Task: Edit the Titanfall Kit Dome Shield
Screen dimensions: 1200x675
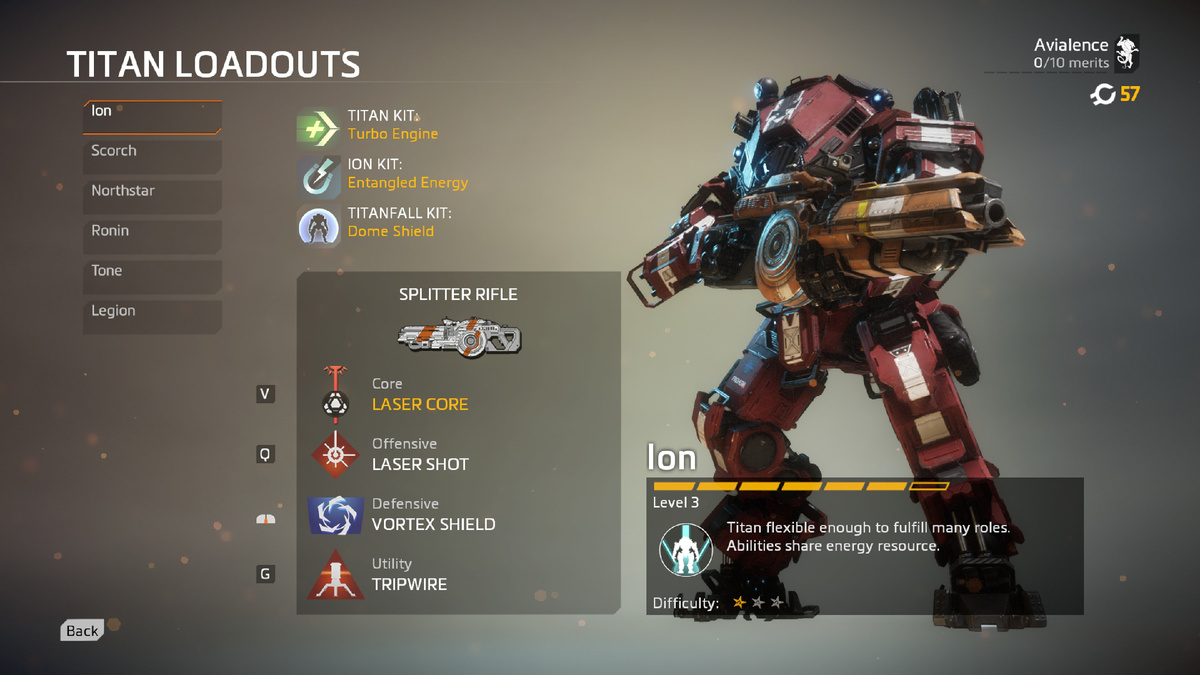Action: click(x=319, y=225)
